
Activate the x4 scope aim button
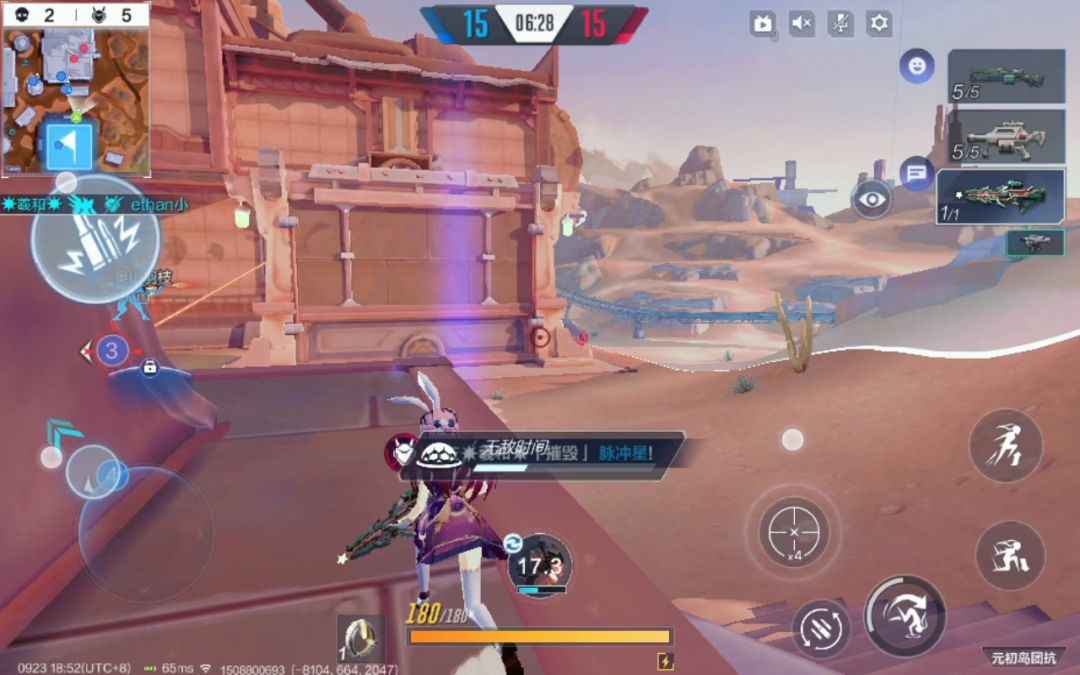[x=794, y=531]
